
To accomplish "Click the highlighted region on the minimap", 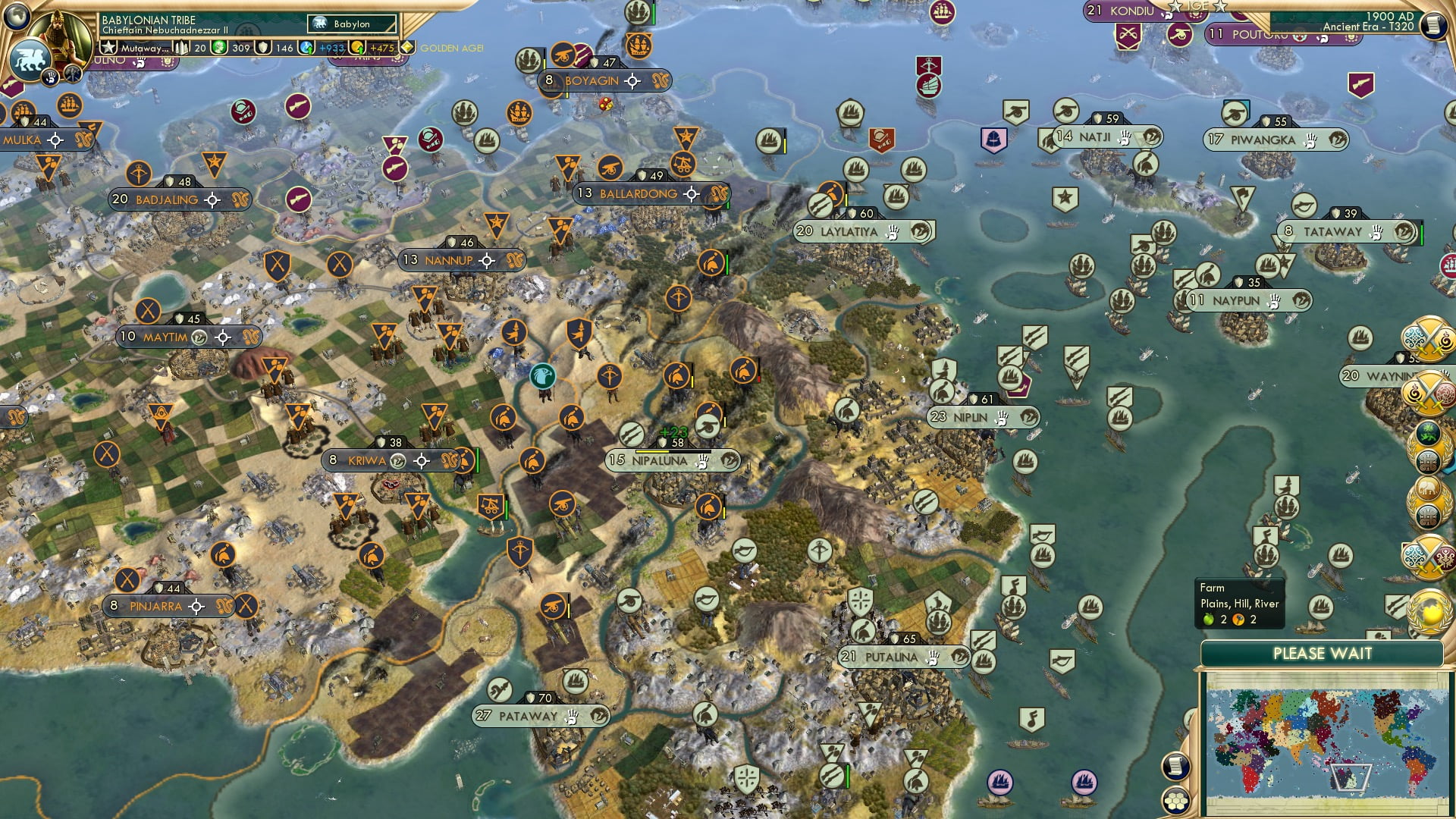I will [x=1351, y=779].
